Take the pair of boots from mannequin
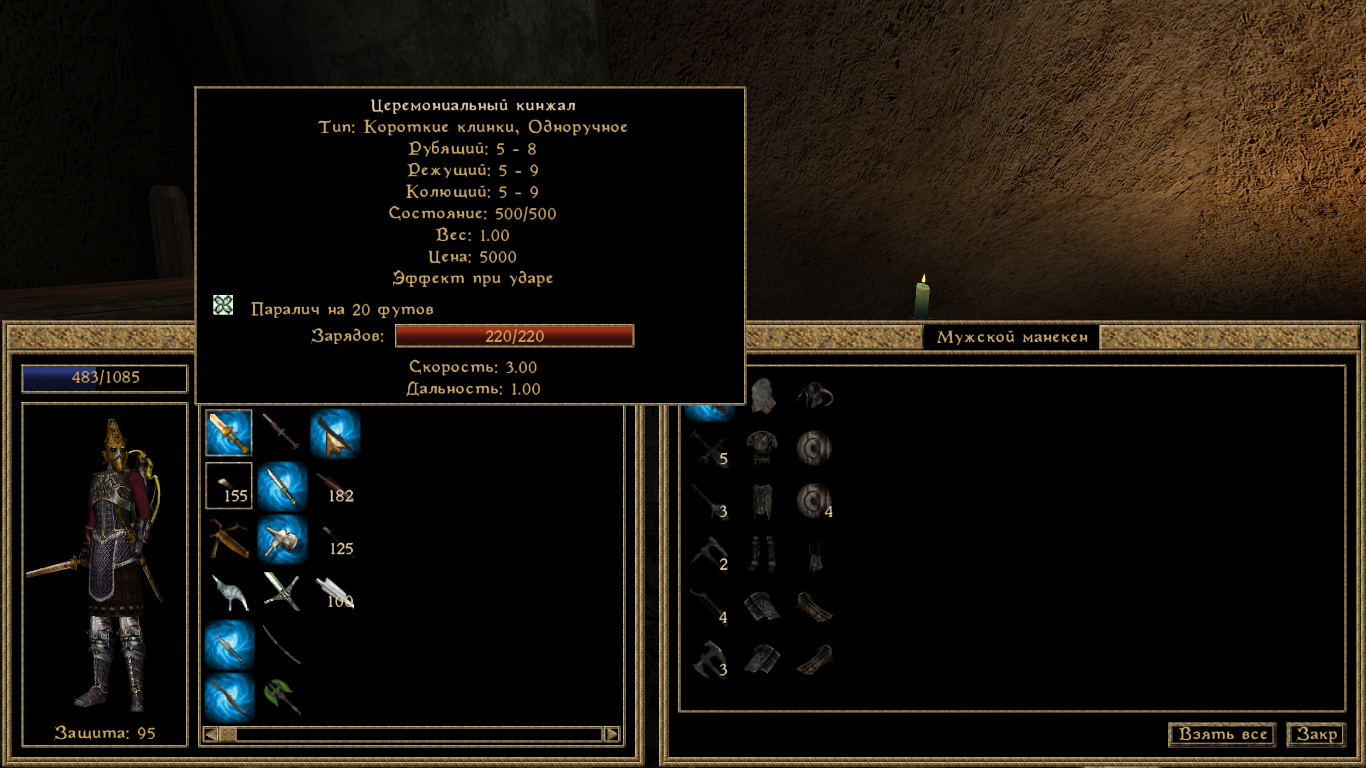Viewport: 1366px width, 768px height. (763, 553)
